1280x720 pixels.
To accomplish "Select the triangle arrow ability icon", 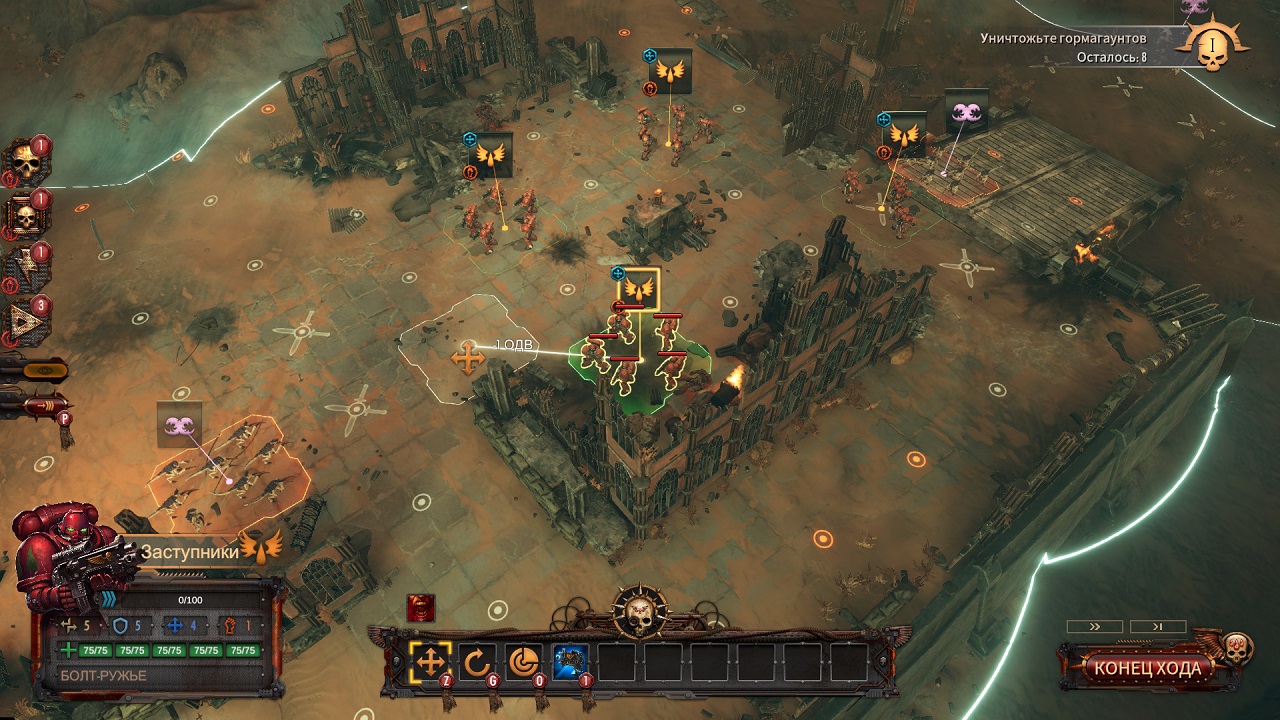I will click(x=24, y=322).
